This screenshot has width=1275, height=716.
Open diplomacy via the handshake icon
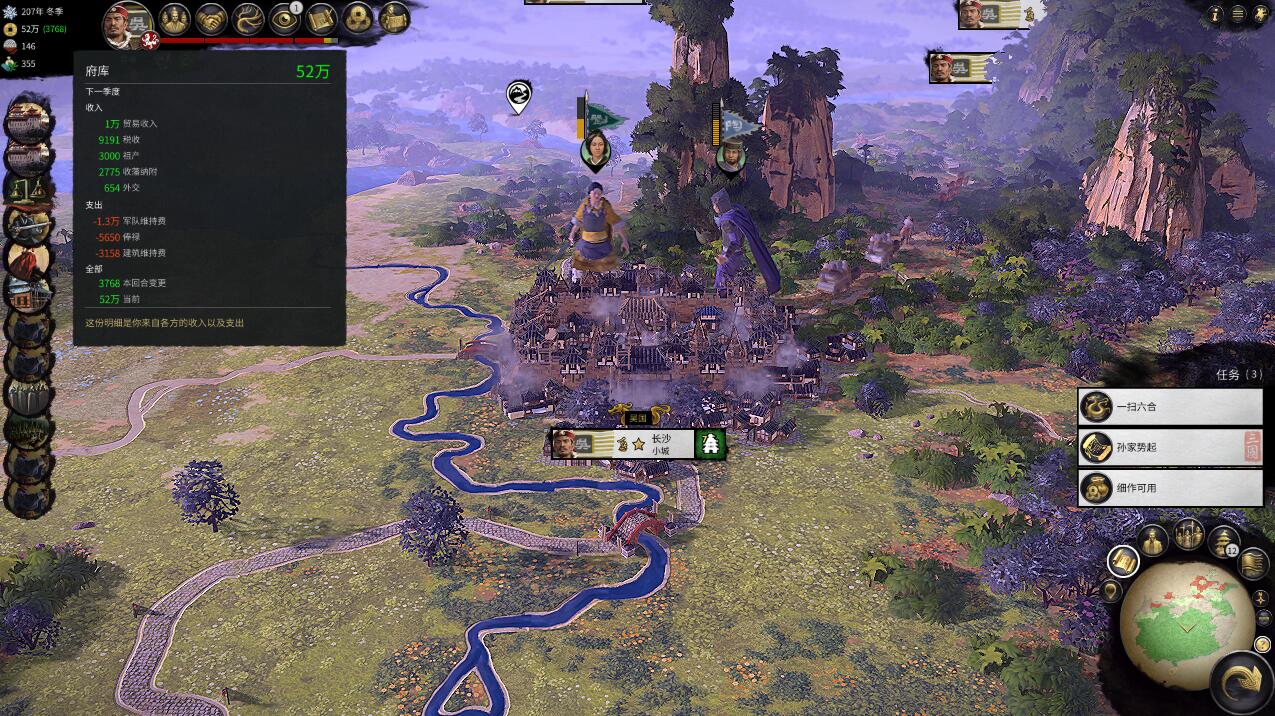[x=211, y=19]
